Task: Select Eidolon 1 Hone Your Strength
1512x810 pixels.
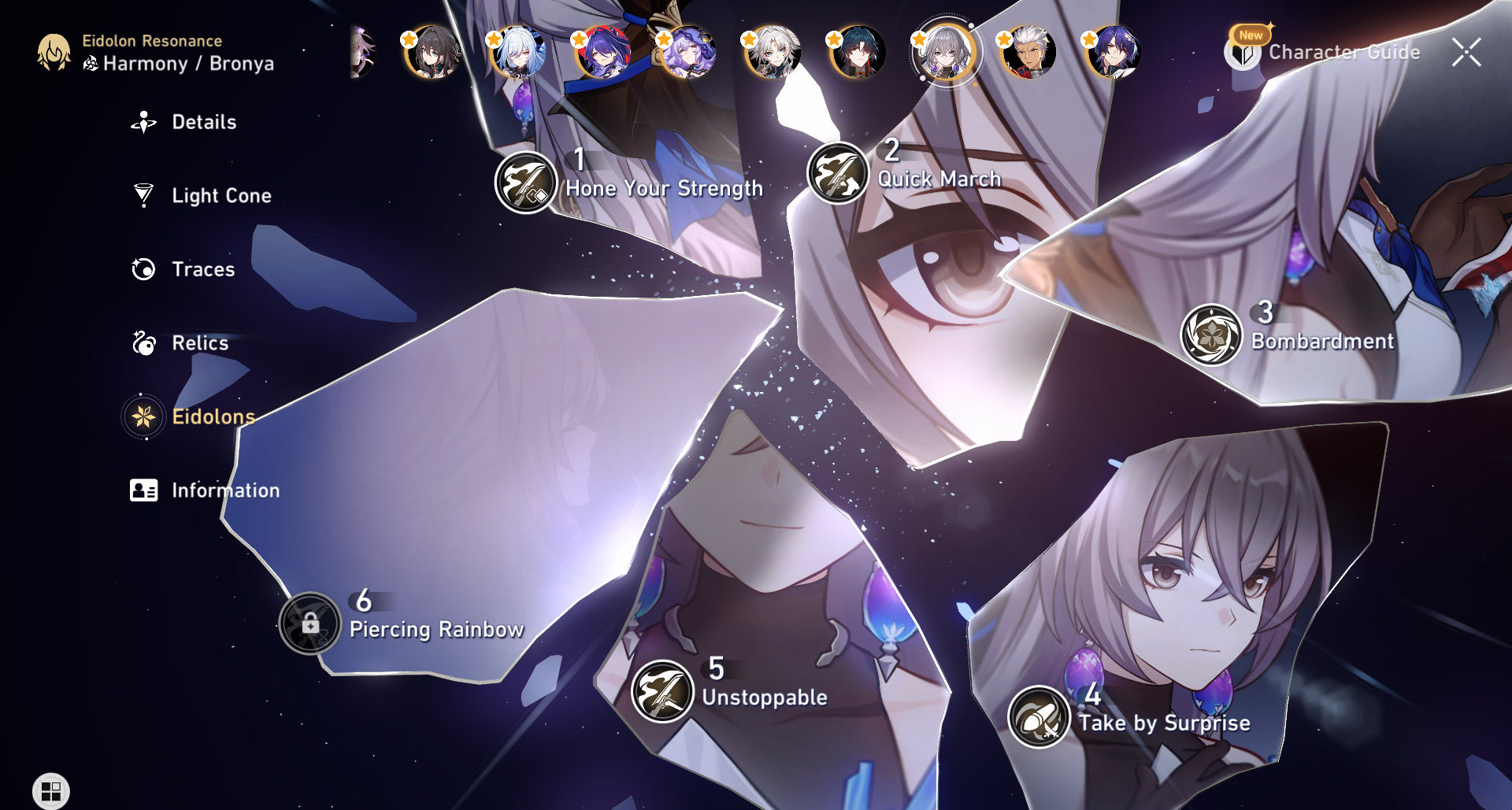Action: [x=526, y=183]
